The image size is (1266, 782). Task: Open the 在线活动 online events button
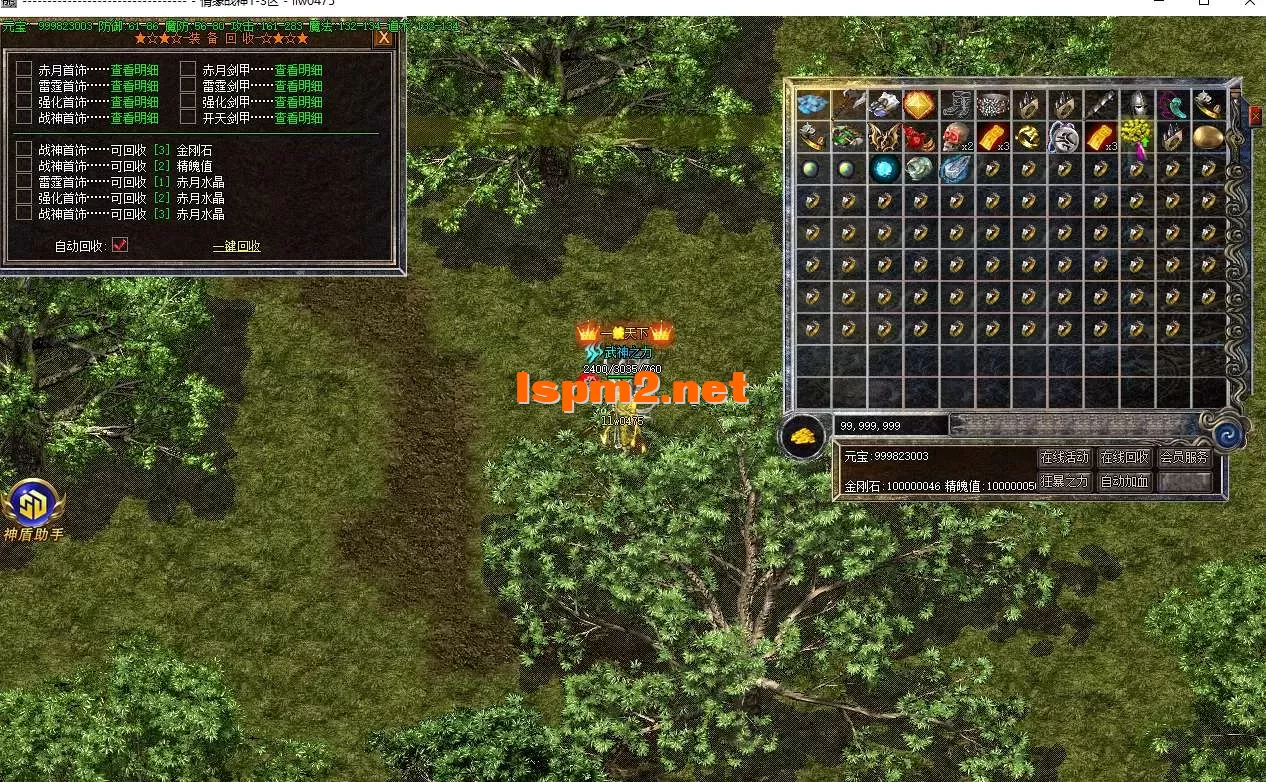coord(1064,458)
